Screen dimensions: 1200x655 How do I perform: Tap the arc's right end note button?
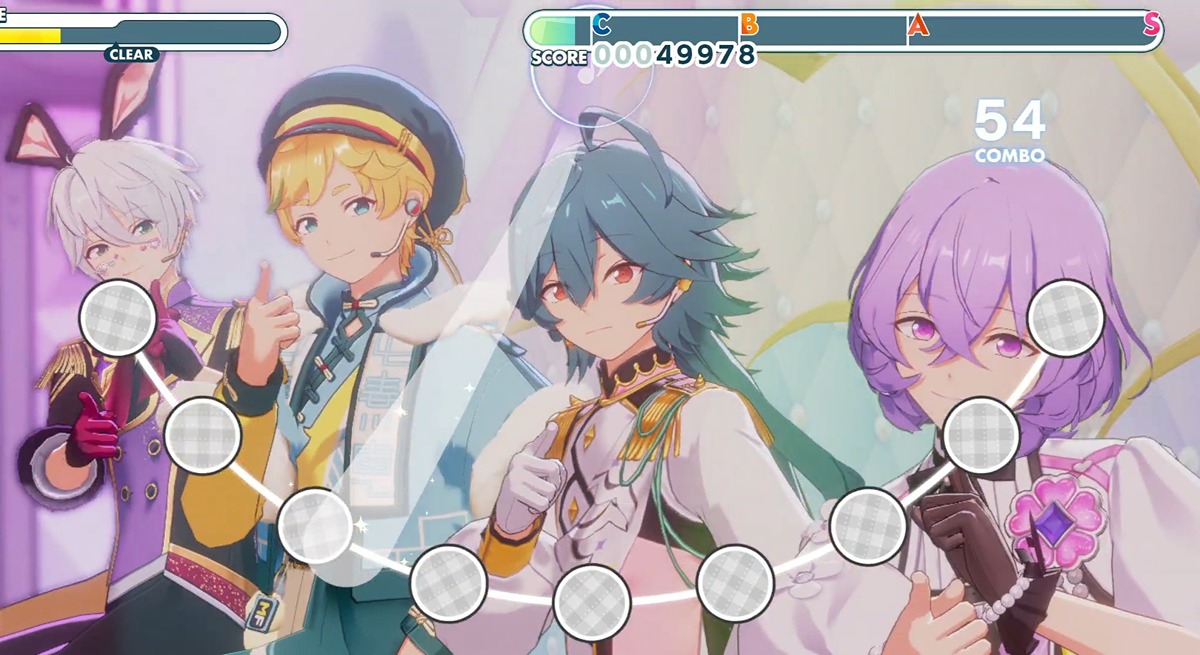click(x=1065, y=318)
